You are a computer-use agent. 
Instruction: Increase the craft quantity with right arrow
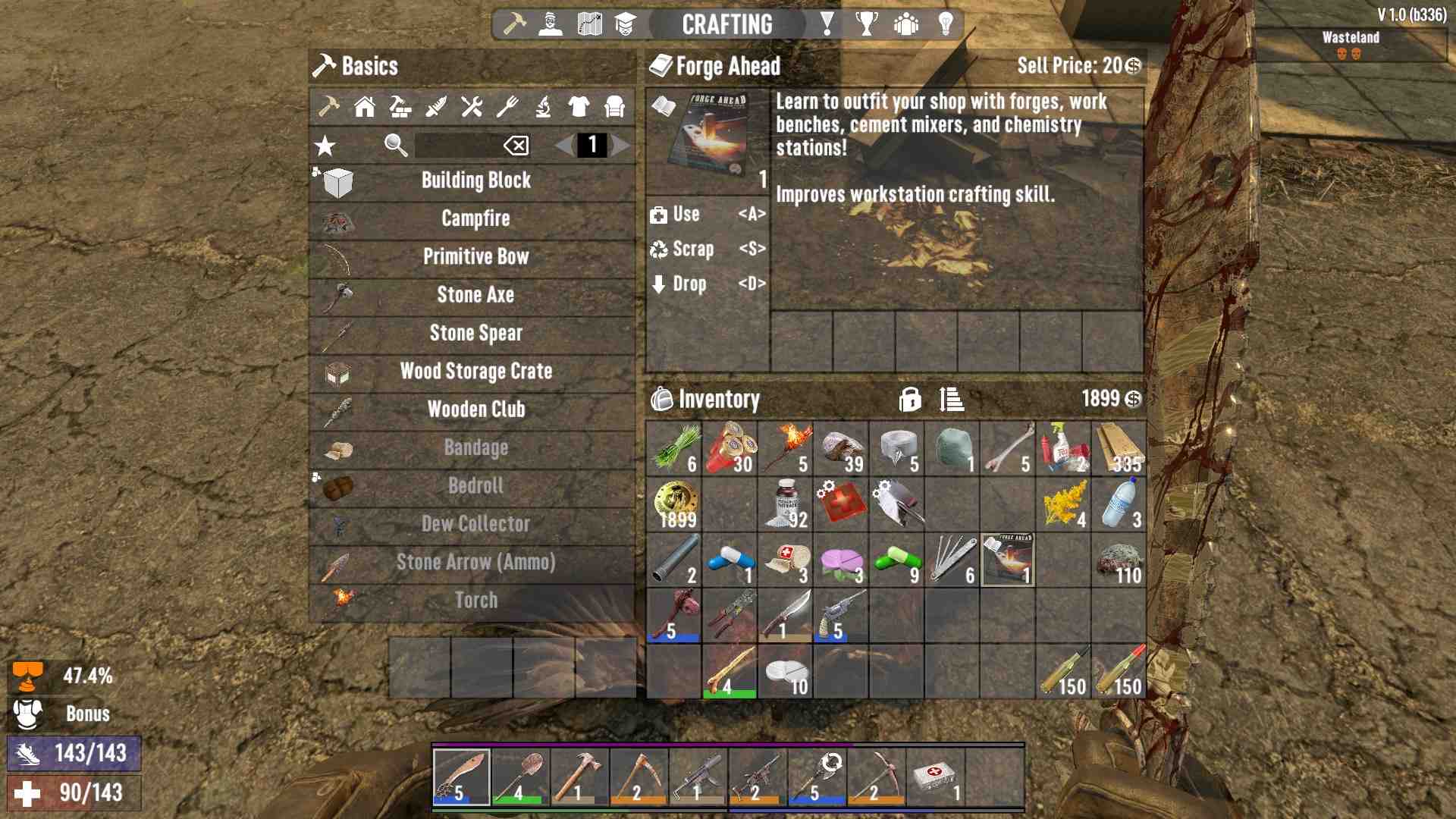[x=621, y=145]
